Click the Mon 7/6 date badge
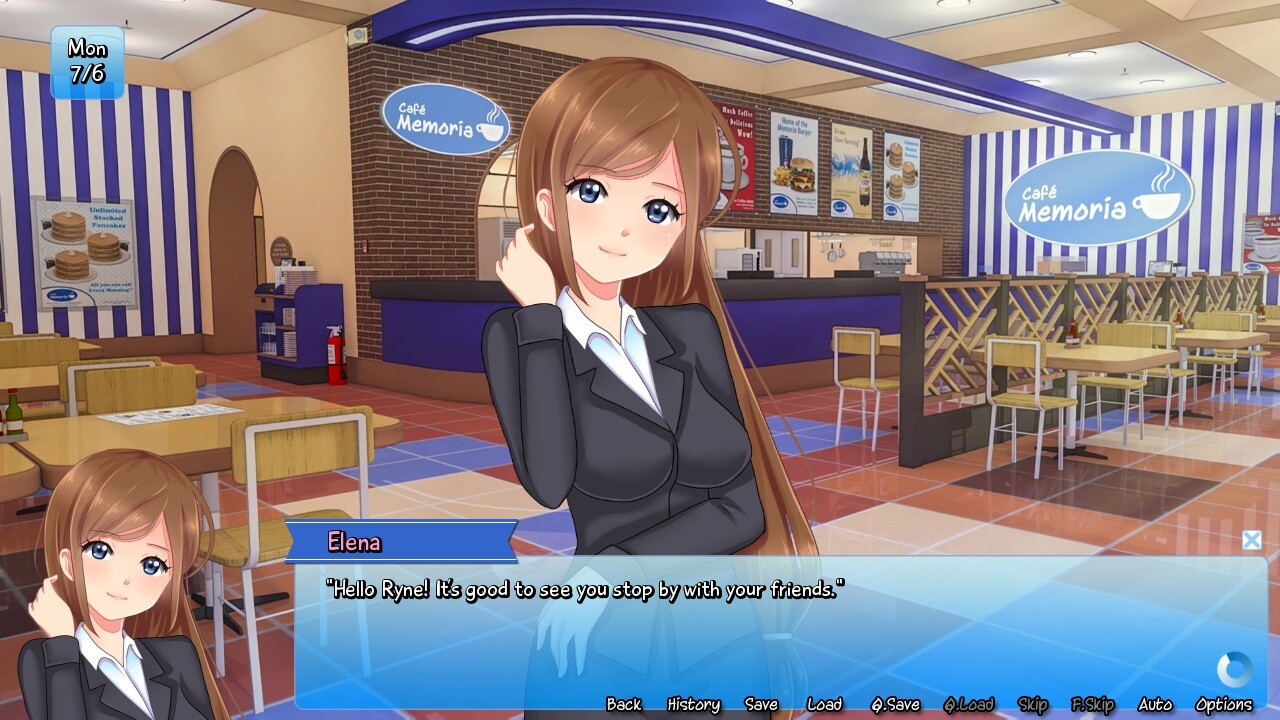This screenshot has width=1280, height=720. 87,62
